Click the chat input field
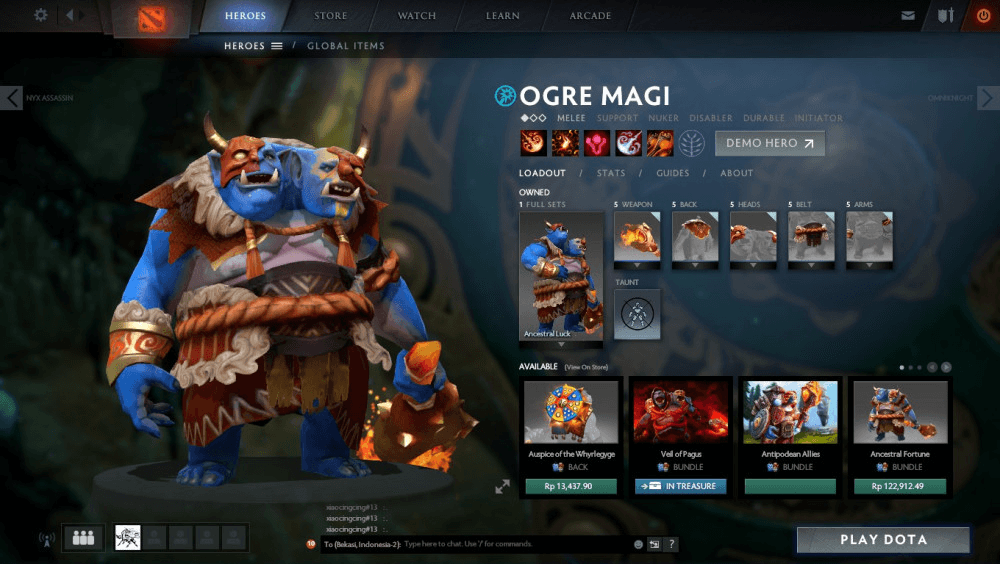The width and height of the screenshot is (1000, 564). tap(515, 544)
